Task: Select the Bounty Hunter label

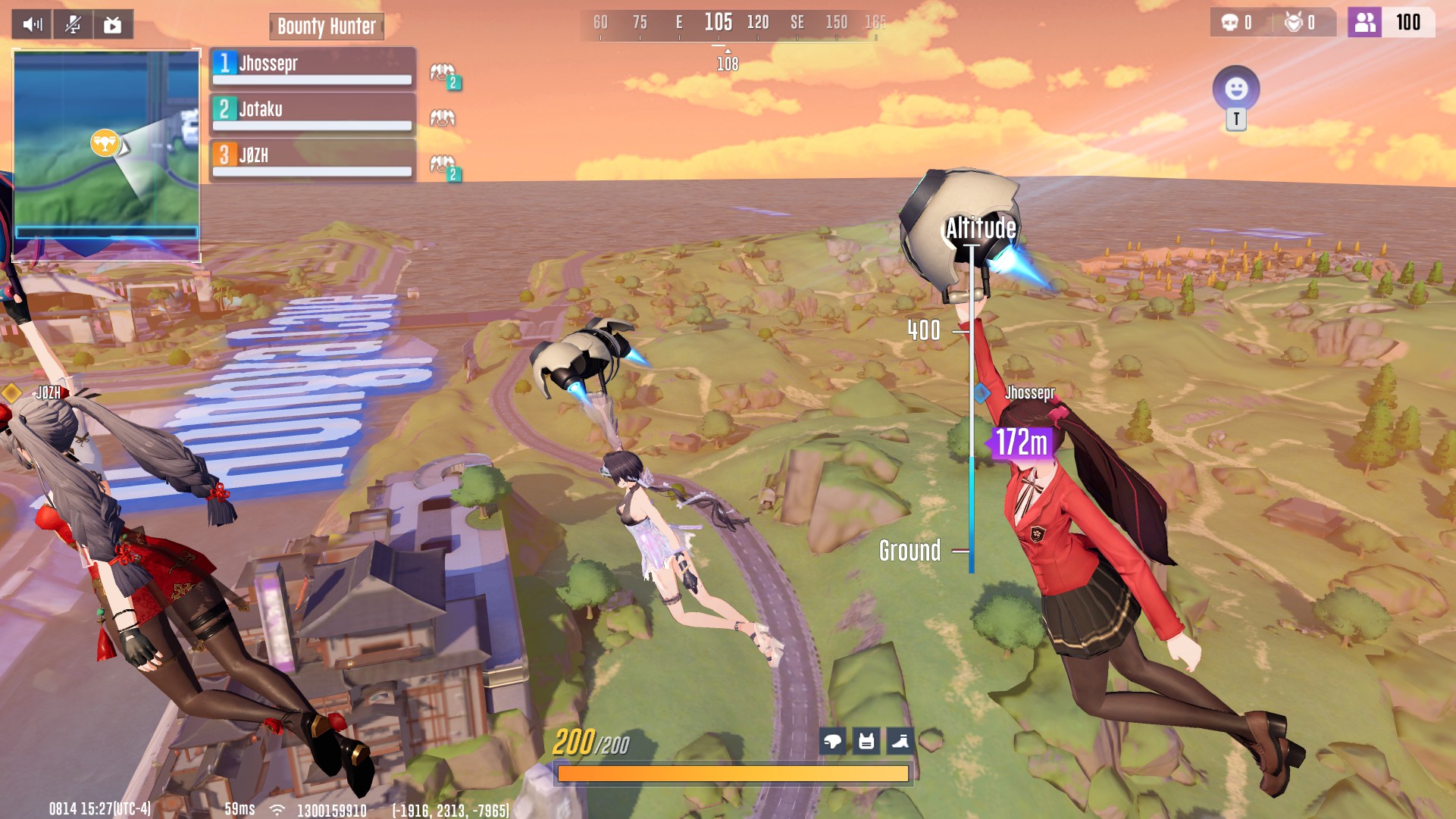Action: (x=327, y=27)
